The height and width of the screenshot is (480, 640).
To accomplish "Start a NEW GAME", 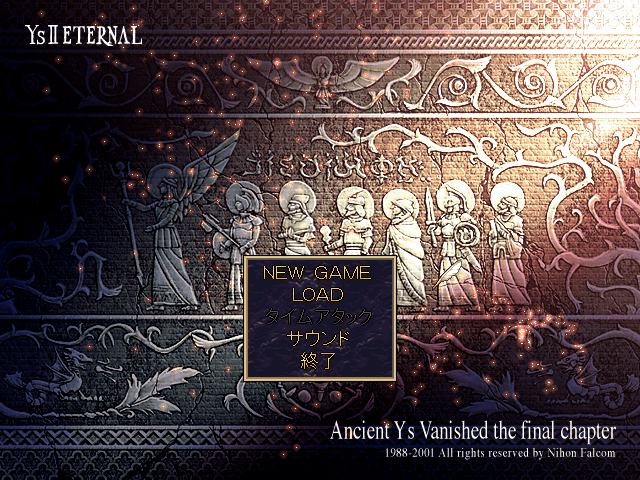I will pos(317,273).
